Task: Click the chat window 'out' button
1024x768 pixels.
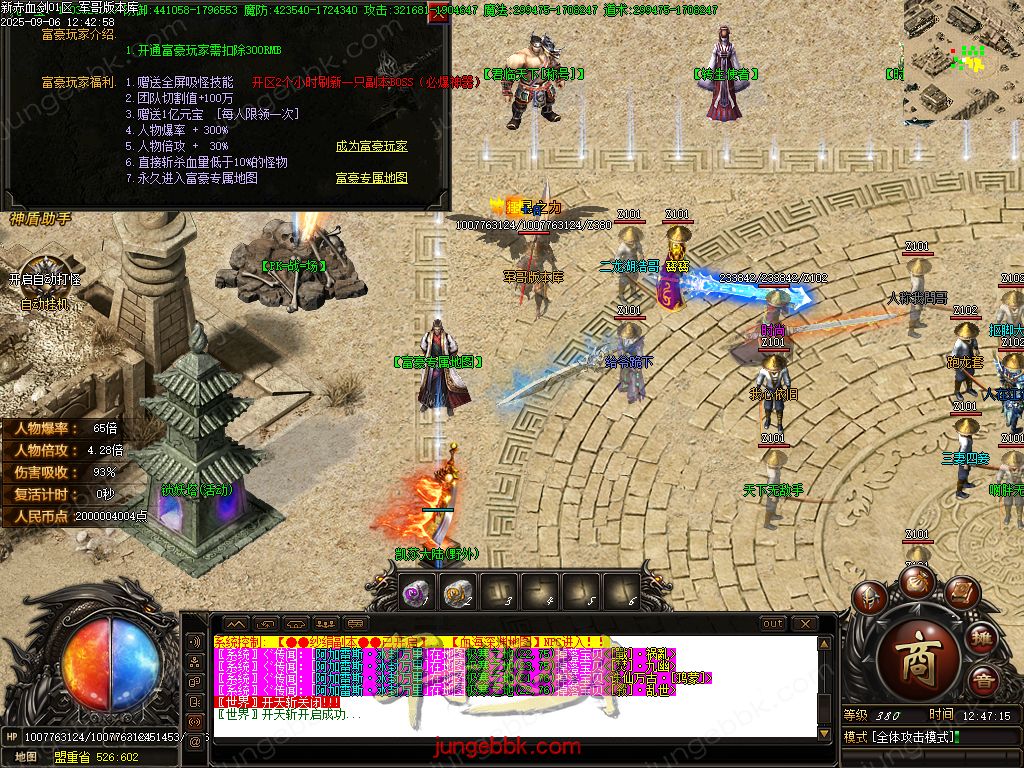Action: click(773, 624)
